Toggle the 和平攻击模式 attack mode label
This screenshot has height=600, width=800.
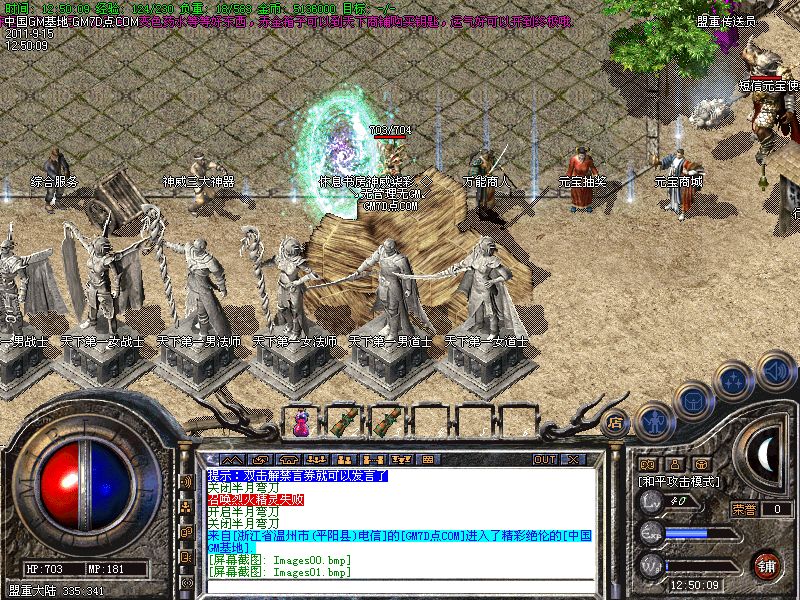coord(680,481)
